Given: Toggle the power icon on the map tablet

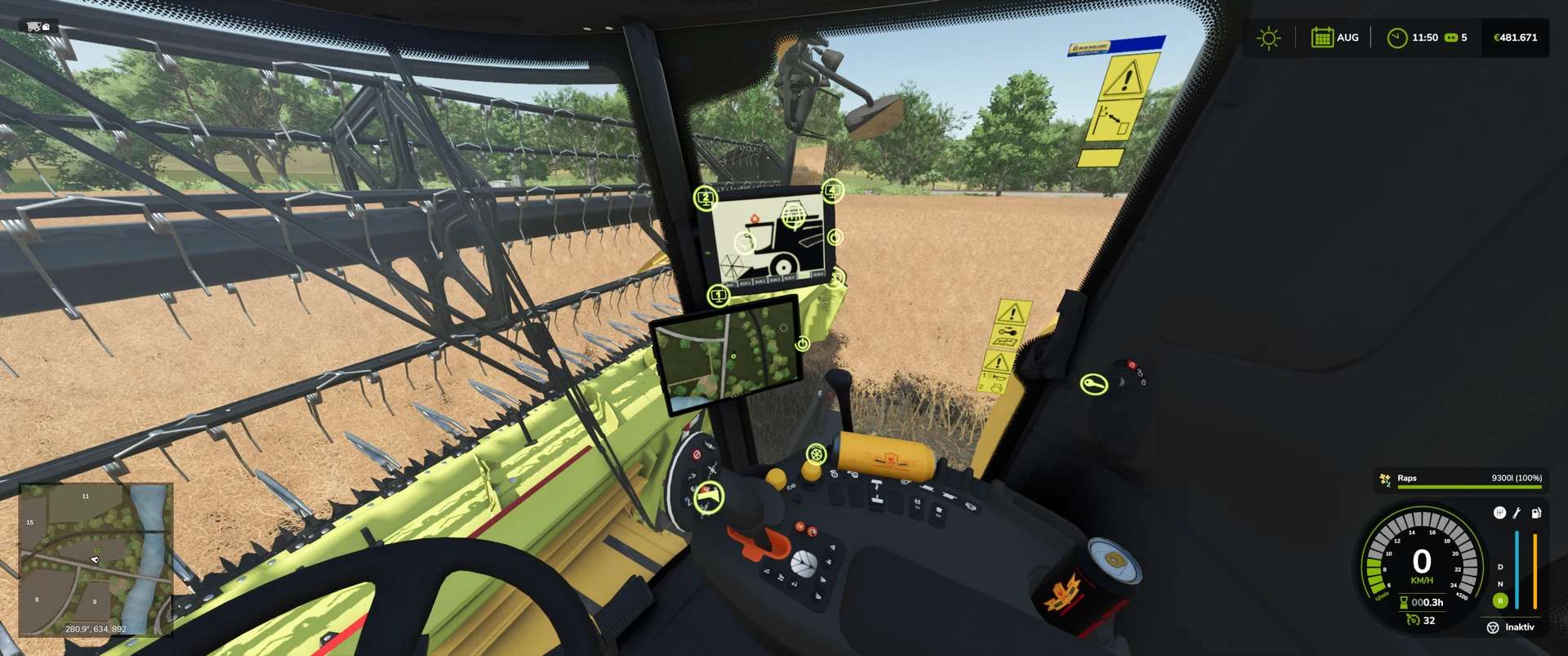Looking at the screenshot, I should point(803,344).
